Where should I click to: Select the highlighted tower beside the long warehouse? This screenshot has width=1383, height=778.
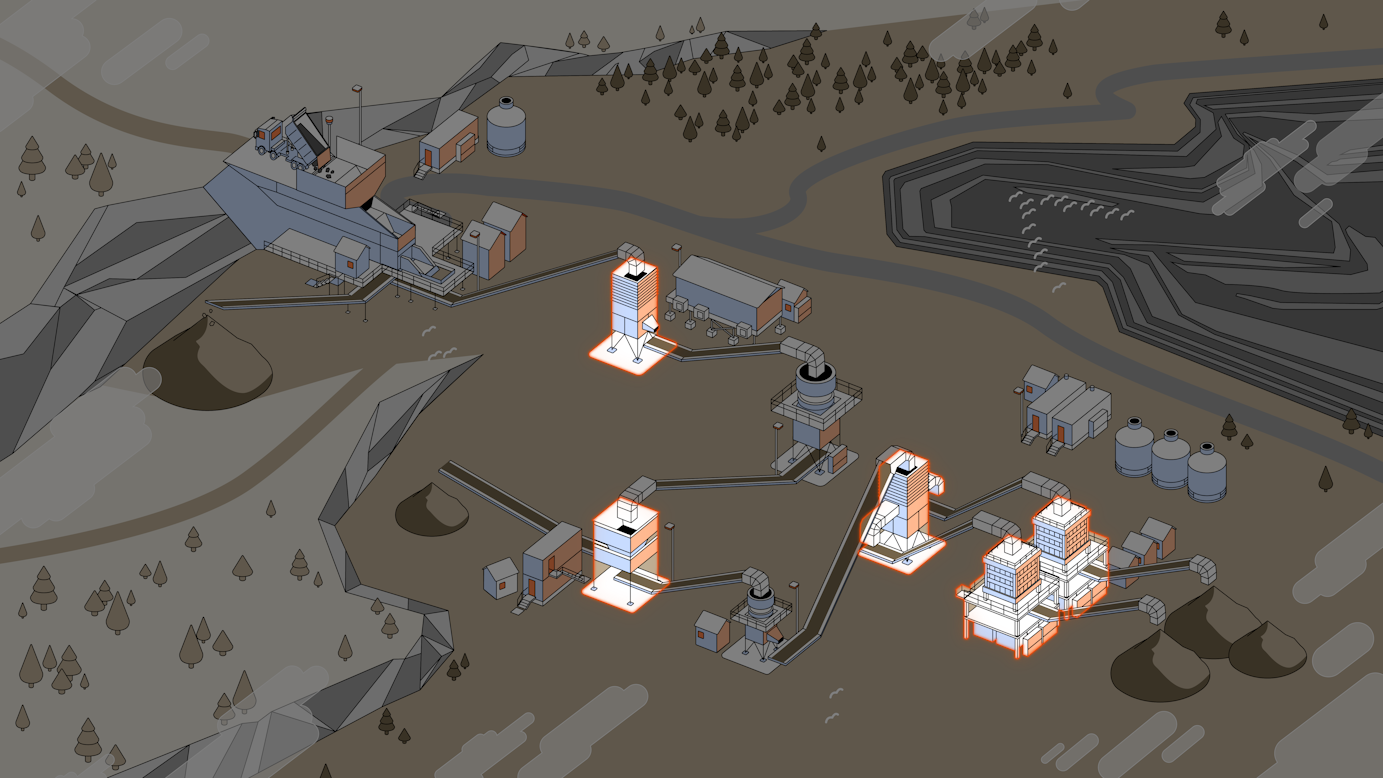(x=634, y=312)
